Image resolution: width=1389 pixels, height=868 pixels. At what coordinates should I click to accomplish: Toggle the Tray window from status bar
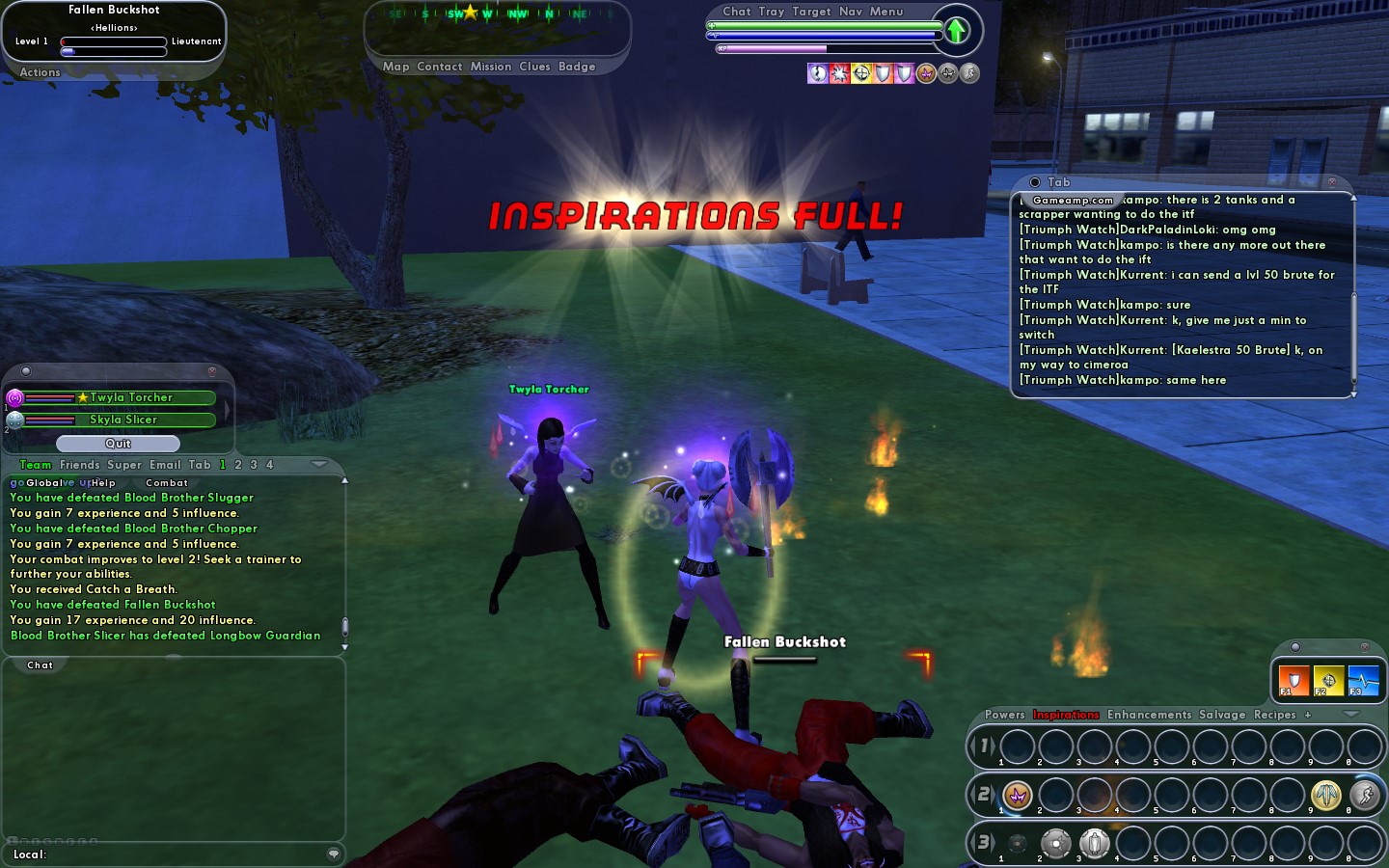pyautogui.click(x=772, y=12)
